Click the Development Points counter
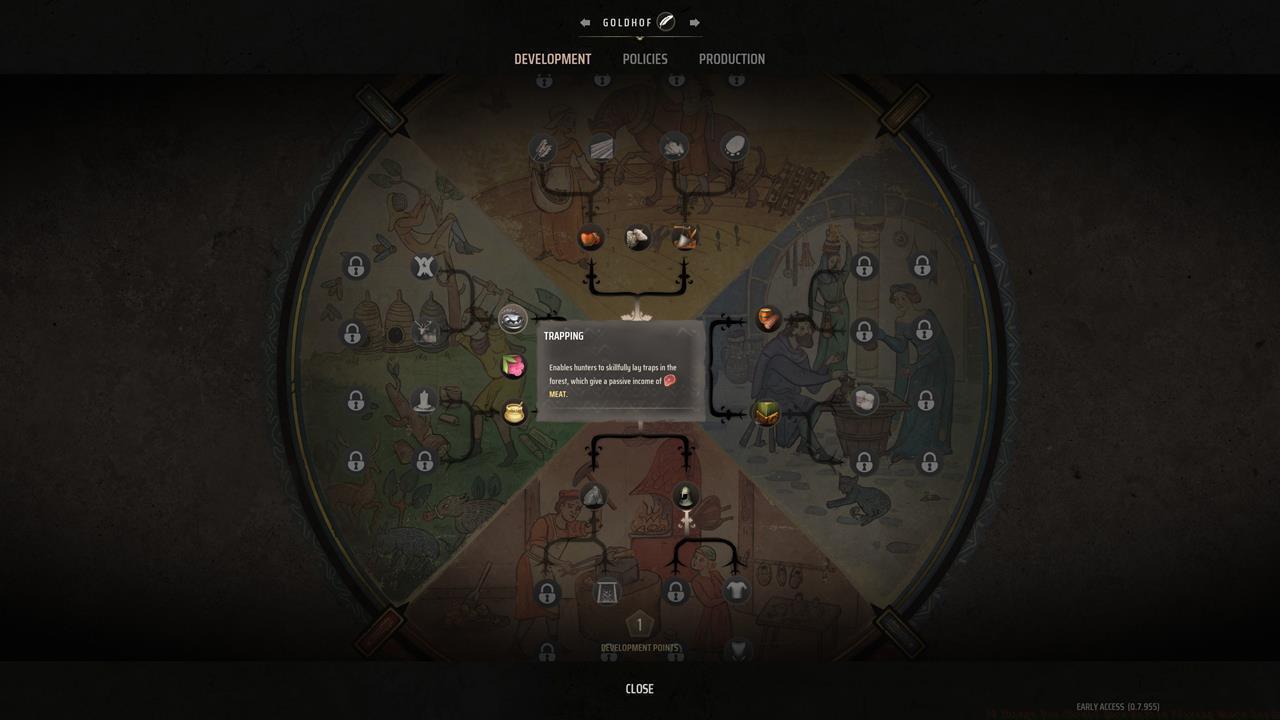Viewport: 1280px width, 720px height. pos(639,622)
